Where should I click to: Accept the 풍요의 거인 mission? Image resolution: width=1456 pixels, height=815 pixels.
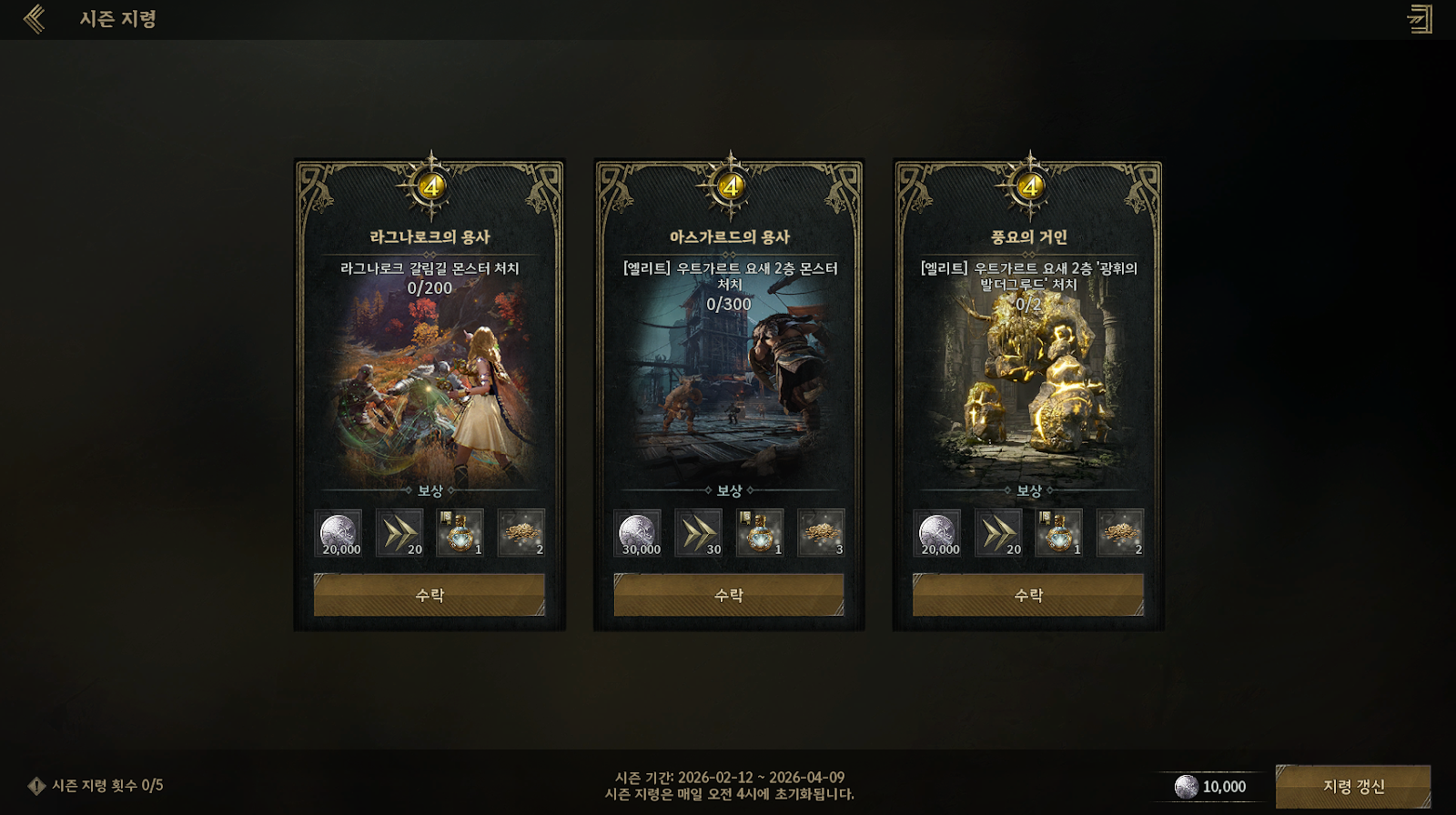1028,595
